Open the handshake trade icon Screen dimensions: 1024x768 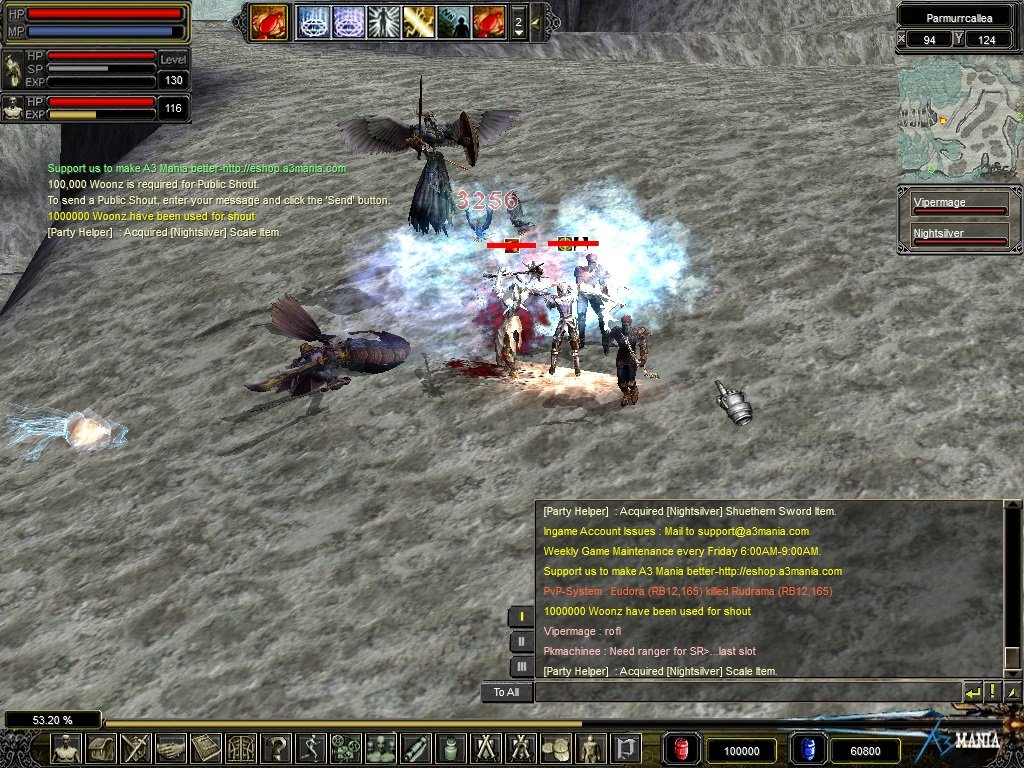[x=171, y=748]
